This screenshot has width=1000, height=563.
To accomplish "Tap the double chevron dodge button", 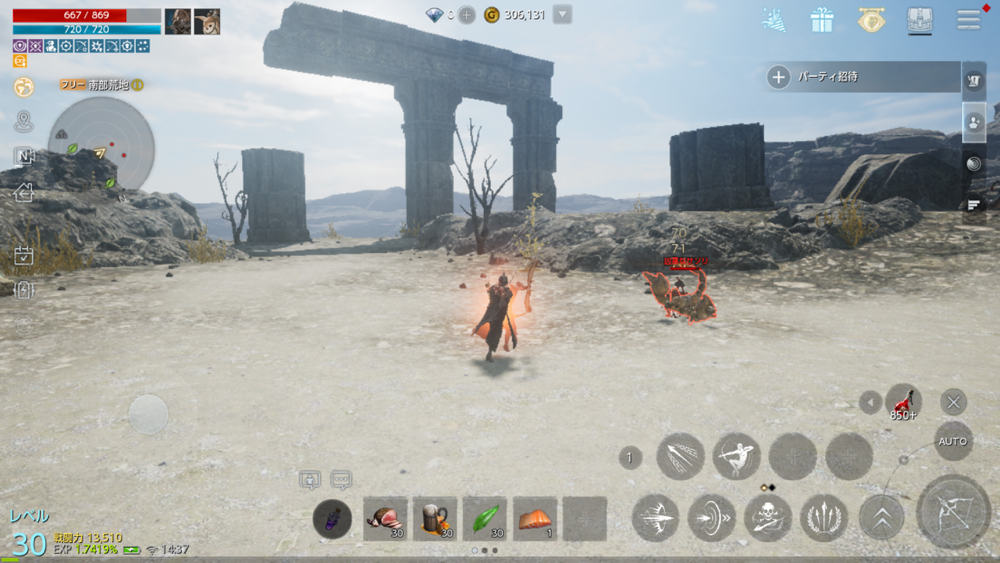I will tap(881, 518).
